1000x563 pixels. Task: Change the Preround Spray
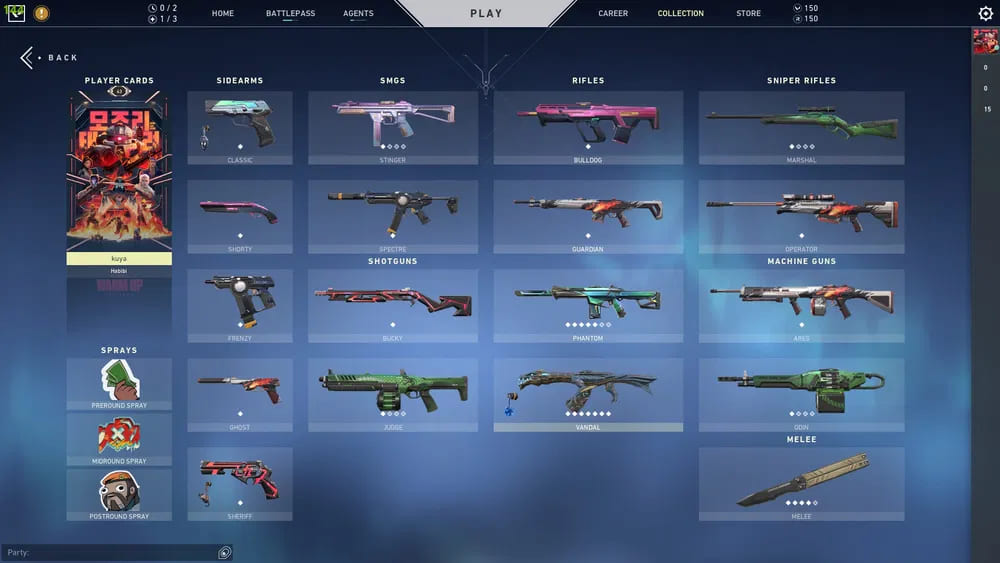pyautogui.click(x=119, y=384)
